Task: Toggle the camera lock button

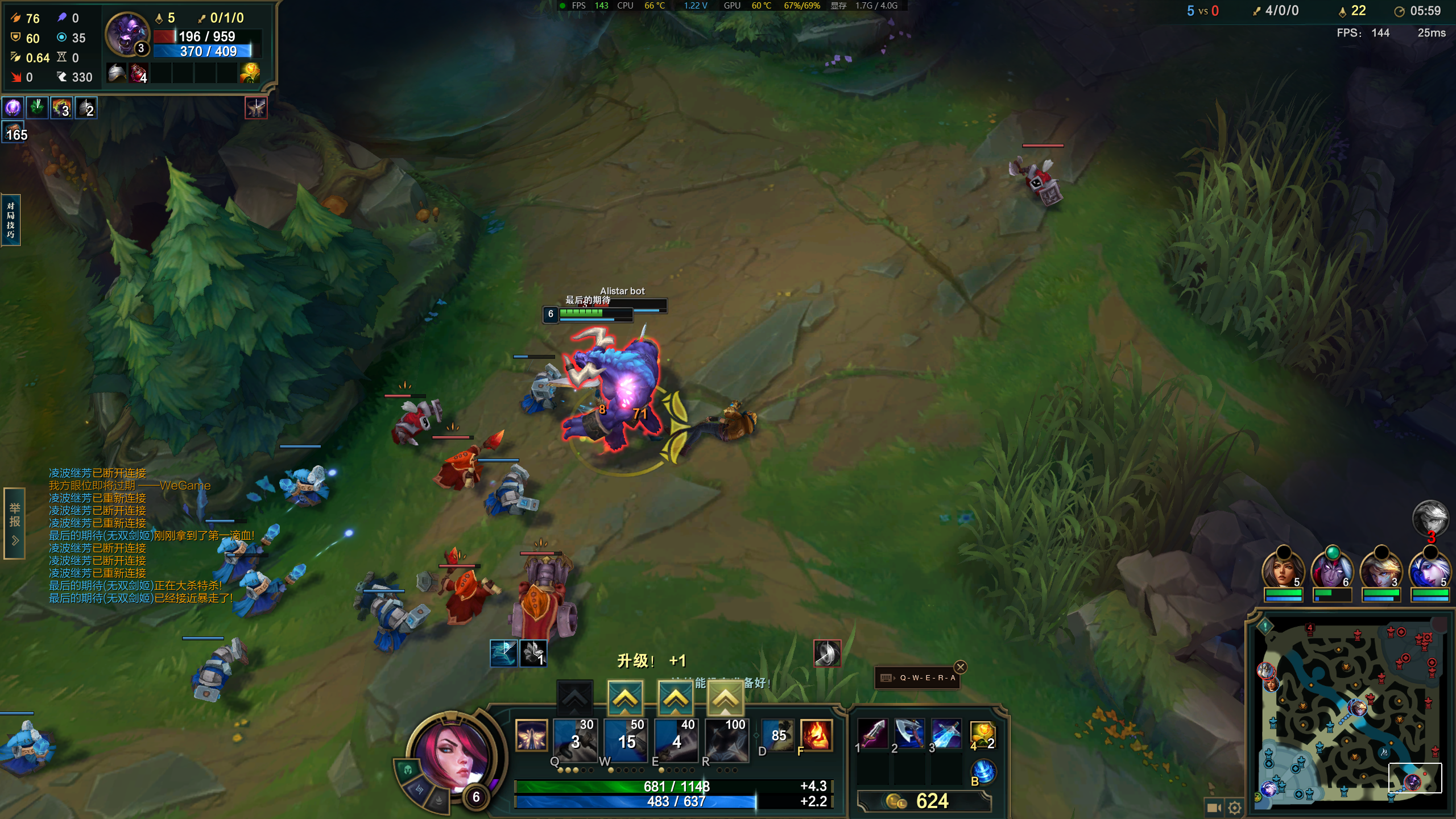Action: tap(1214, 808)
